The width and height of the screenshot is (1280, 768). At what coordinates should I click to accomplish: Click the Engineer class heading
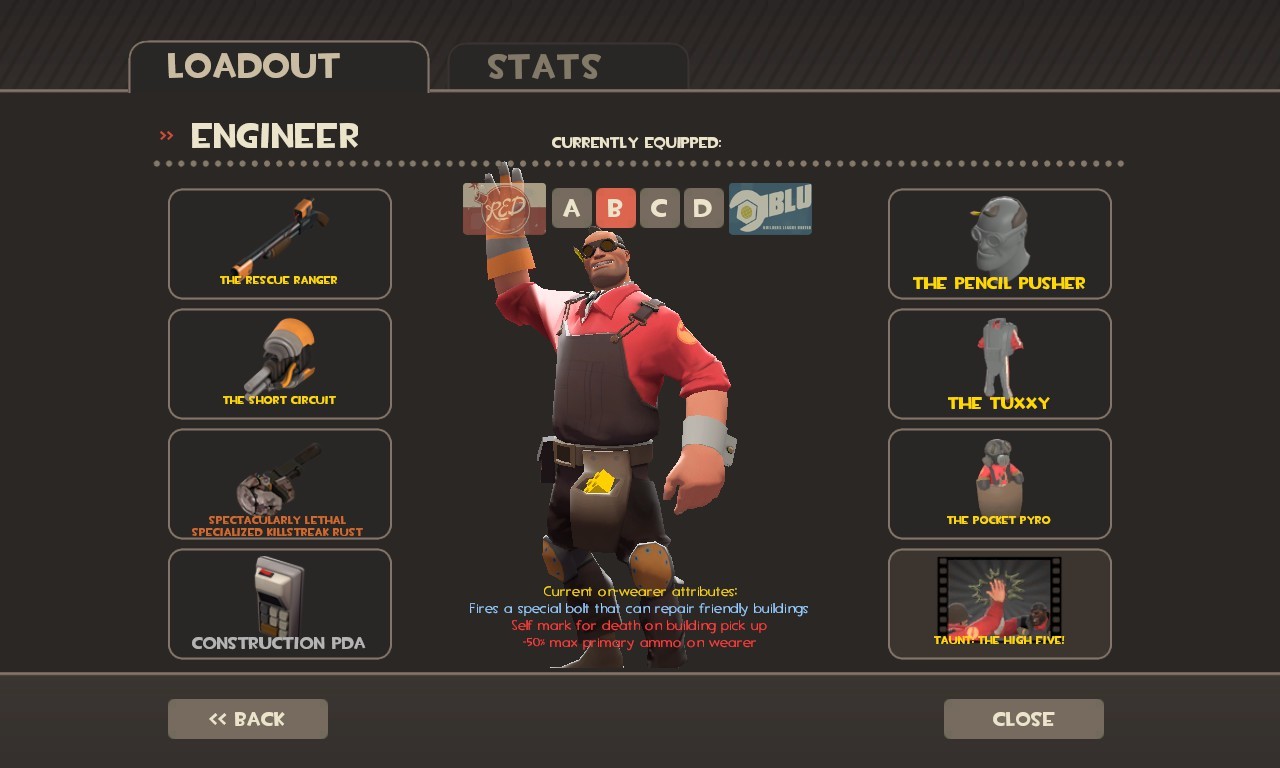tap(274, 136)
